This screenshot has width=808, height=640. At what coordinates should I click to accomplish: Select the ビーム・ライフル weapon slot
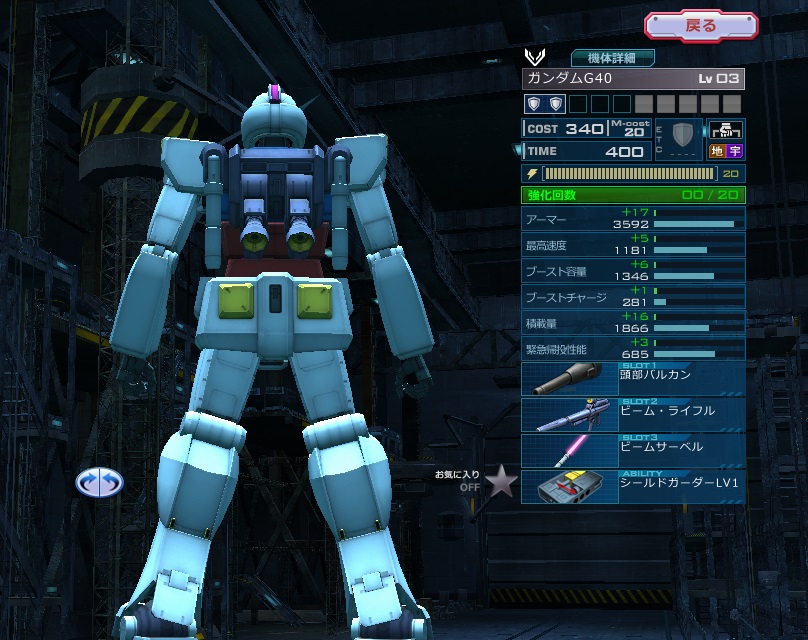click(632, 414)
